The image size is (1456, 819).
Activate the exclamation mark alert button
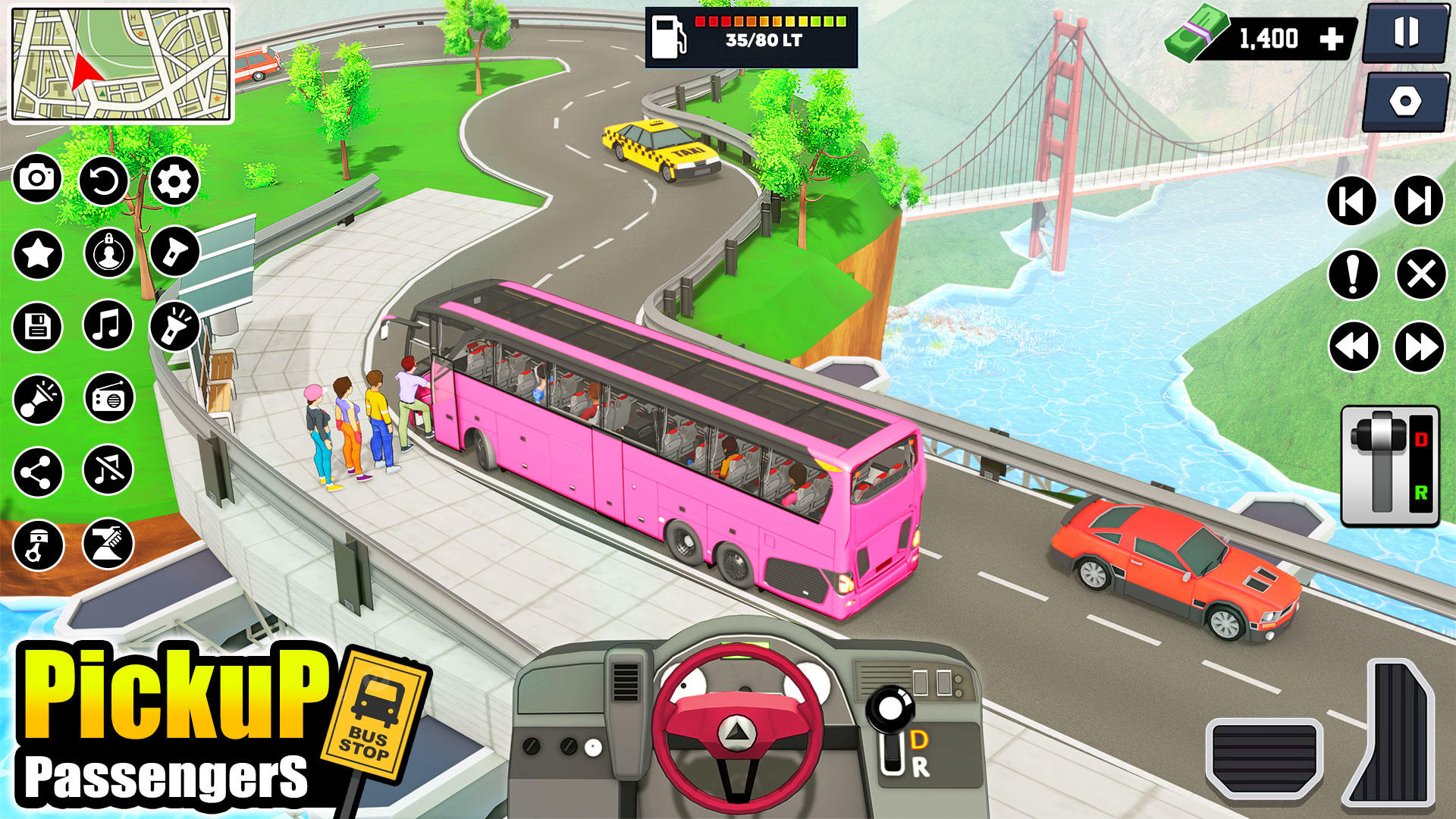coord(1352,274)
